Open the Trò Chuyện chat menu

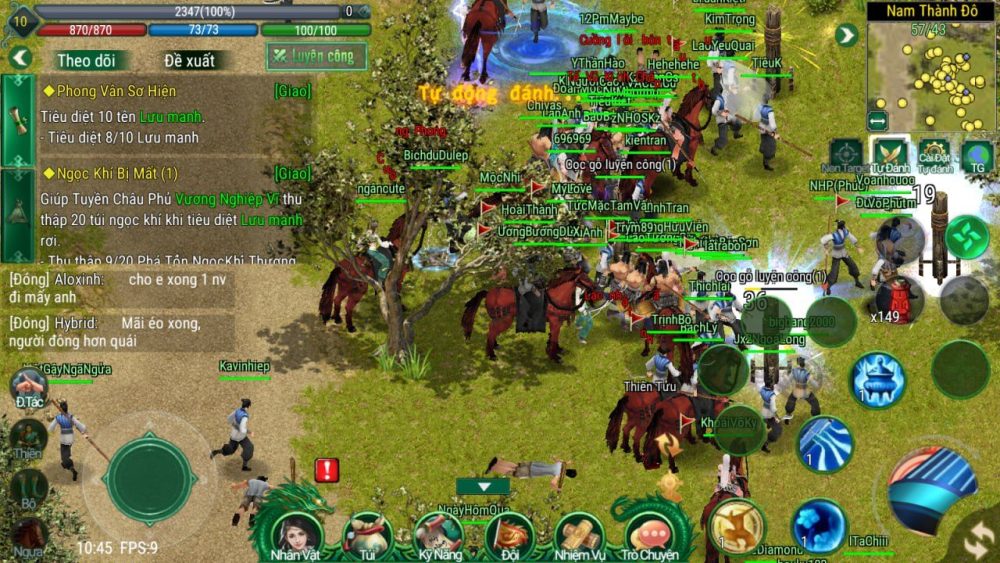coord(650,534)
